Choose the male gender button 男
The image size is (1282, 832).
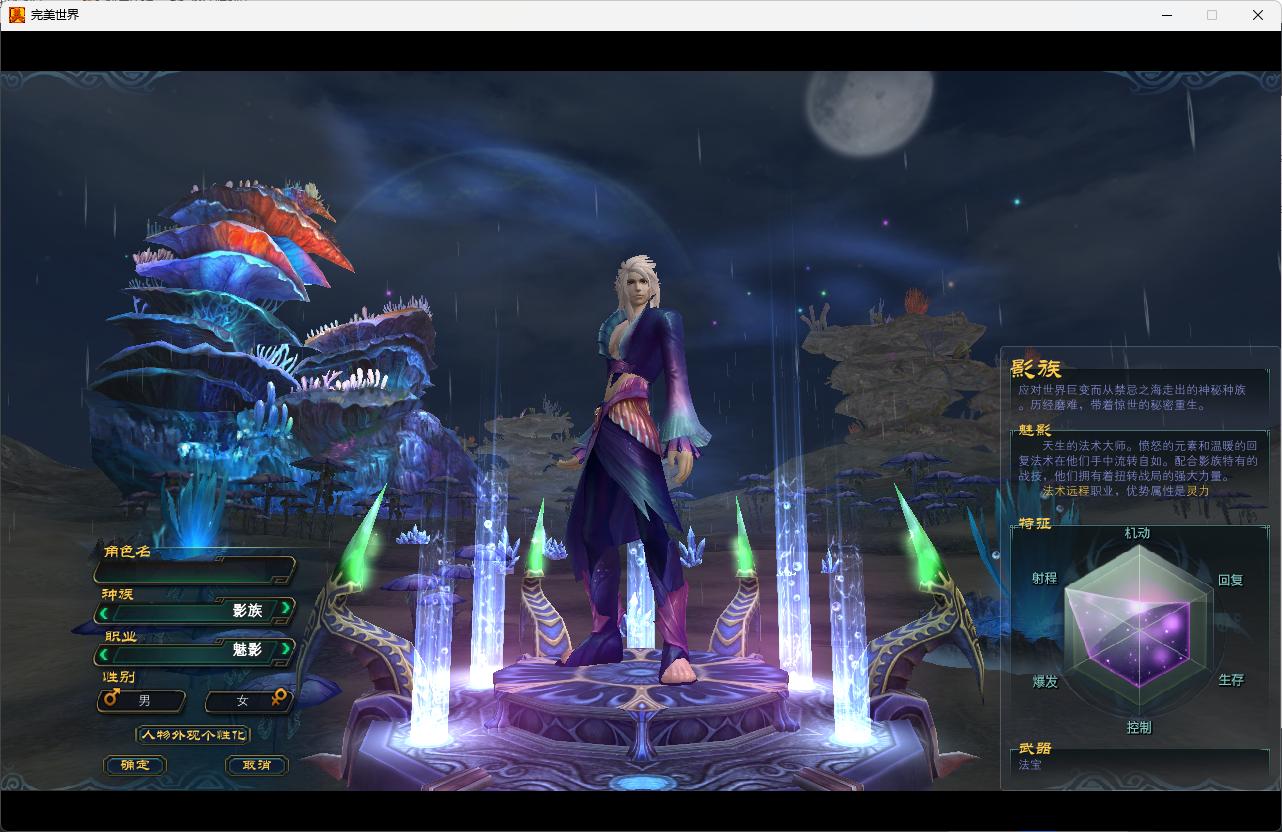pos(142,700)
